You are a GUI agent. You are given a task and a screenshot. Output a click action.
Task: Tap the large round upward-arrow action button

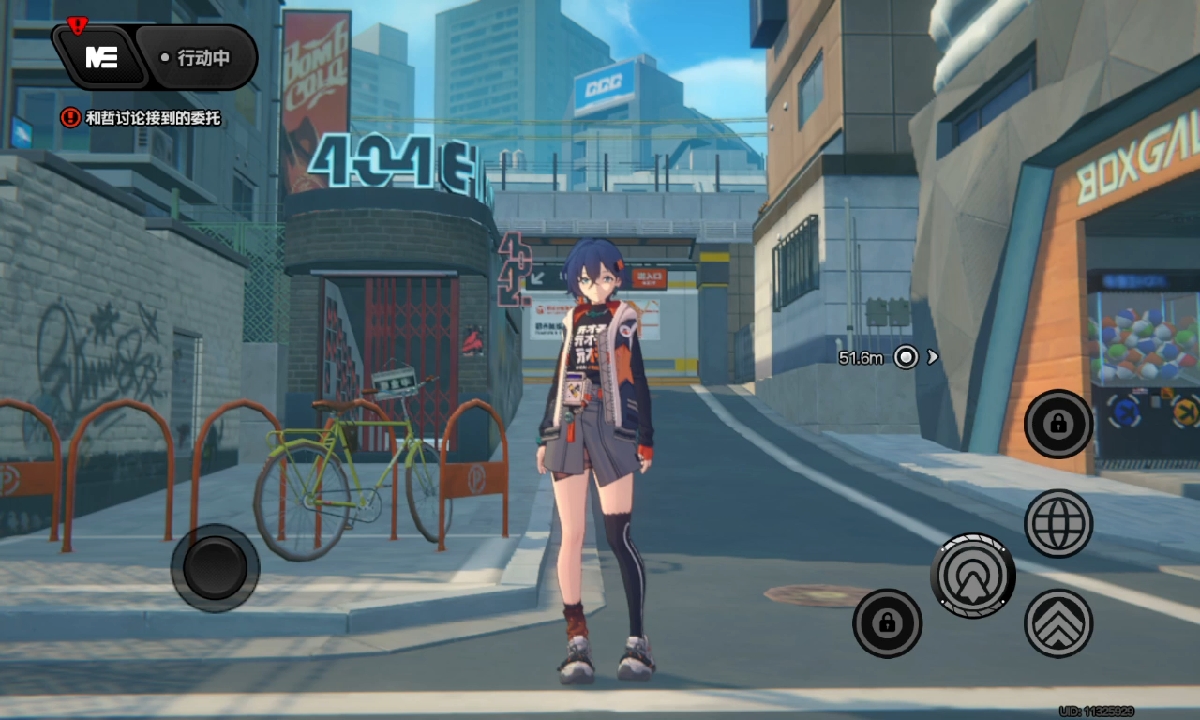(973, 575)
